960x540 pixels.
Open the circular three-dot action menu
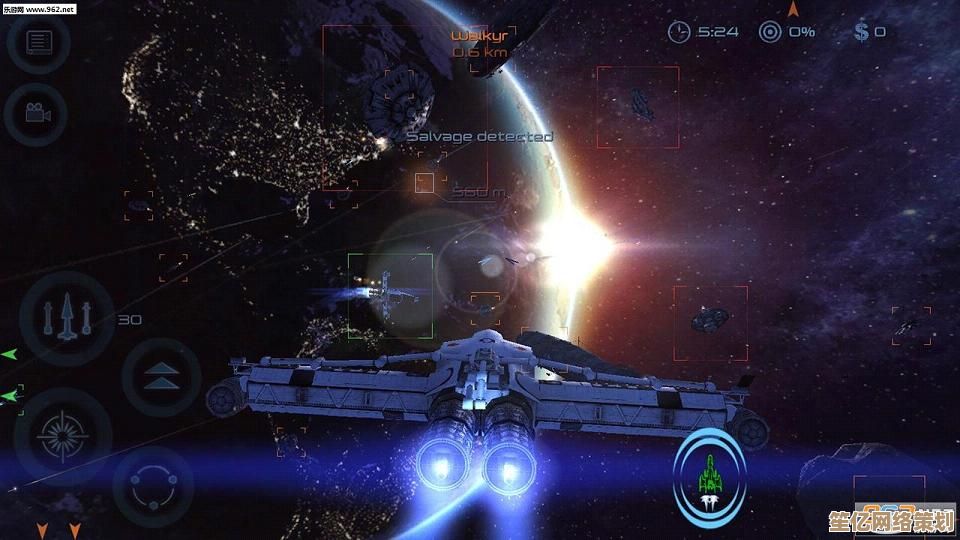pos(153,486)
